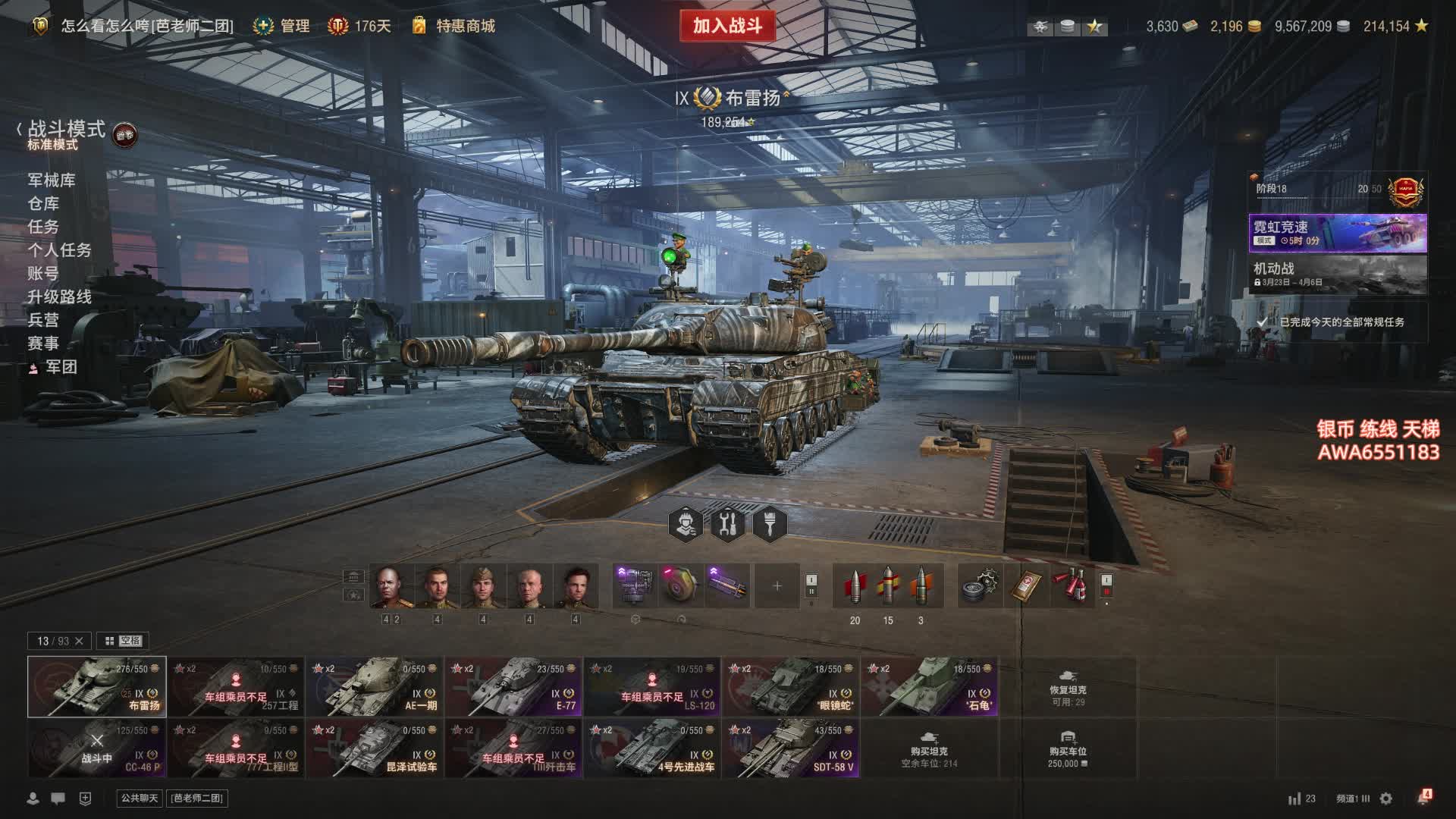Open the 升级路线 tech tree
This screenshot has width=1456, height=819.
59,297
